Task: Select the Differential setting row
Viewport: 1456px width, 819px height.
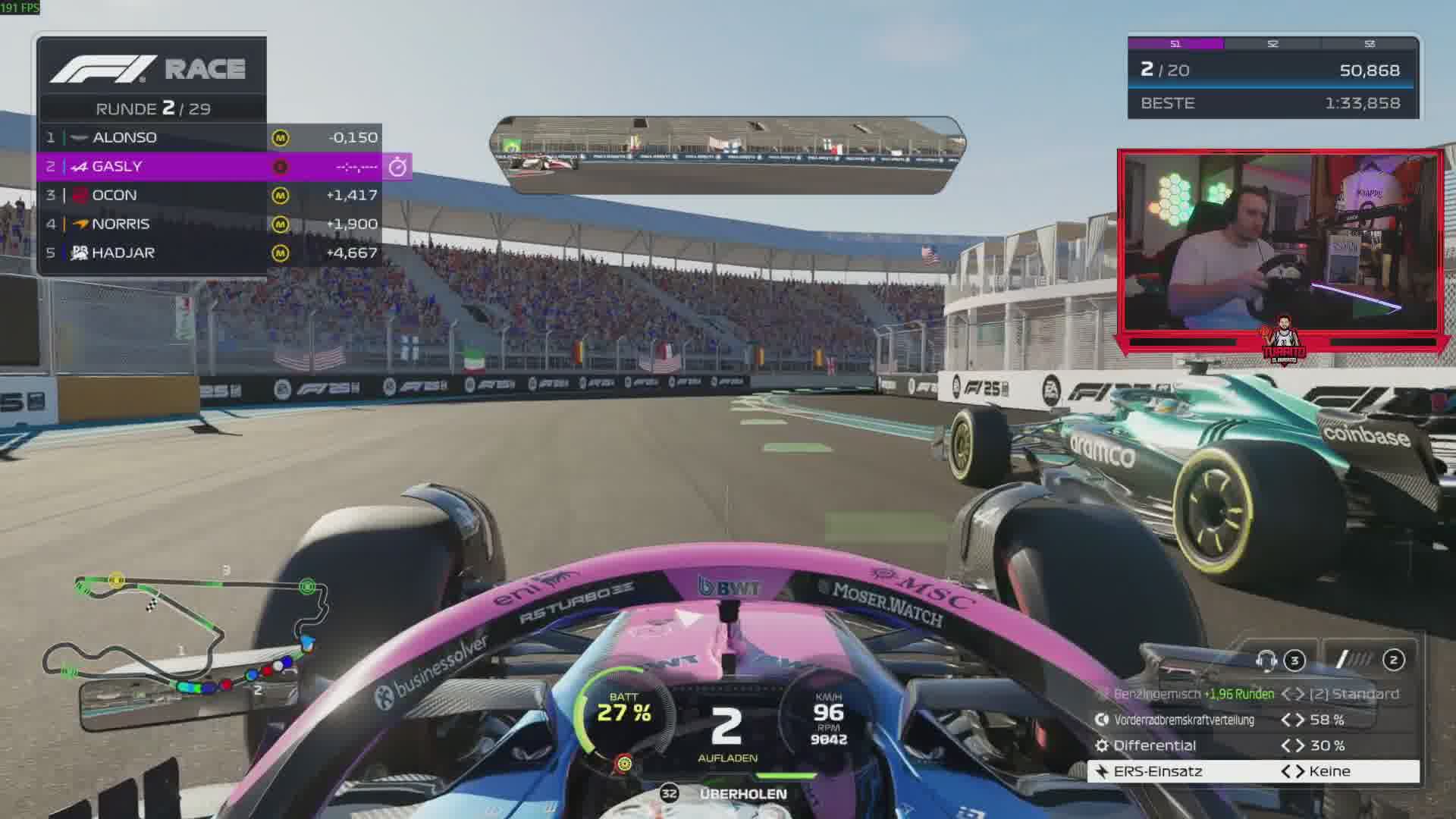Action: (1253, 745)
